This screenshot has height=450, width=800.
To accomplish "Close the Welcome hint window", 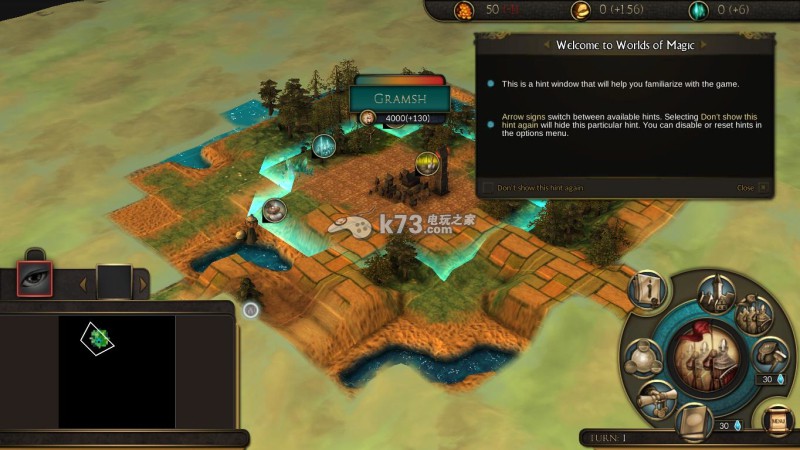I will 763,188.
